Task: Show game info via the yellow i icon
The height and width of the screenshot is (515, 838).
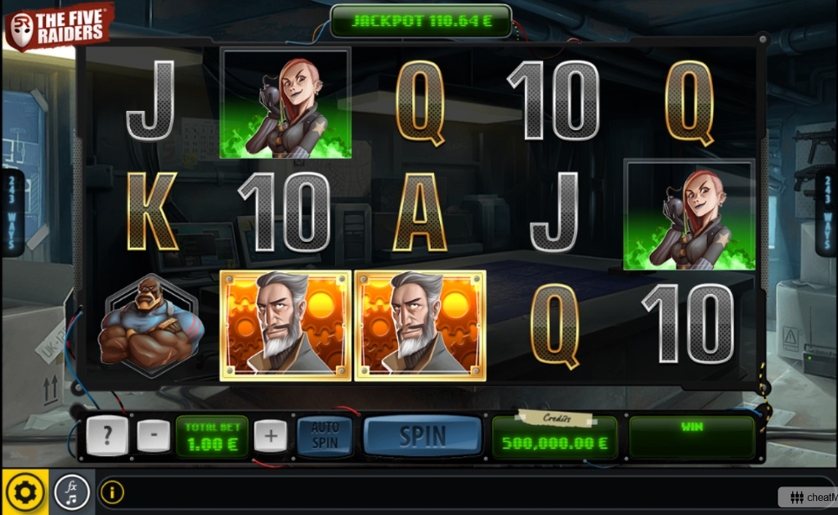Action: (x=112, y=492)
